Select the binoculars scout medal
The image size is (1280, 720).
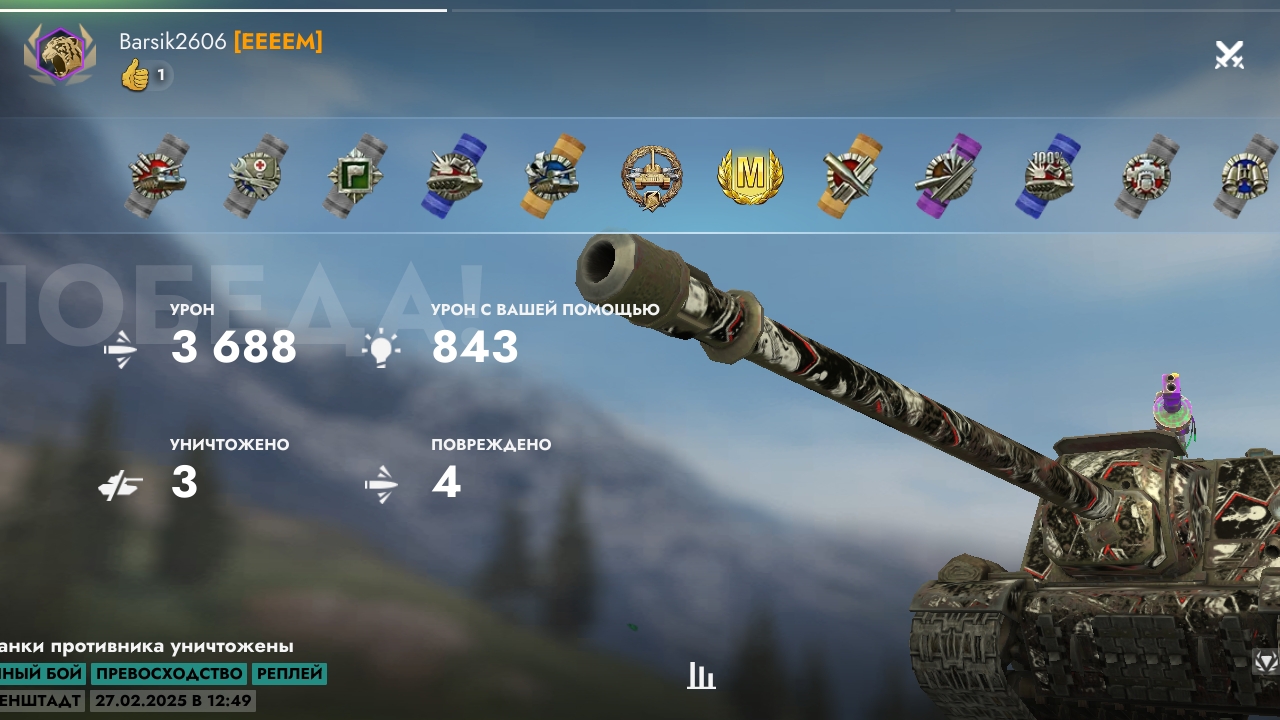pyautogui.click(x=1245, y=177)
